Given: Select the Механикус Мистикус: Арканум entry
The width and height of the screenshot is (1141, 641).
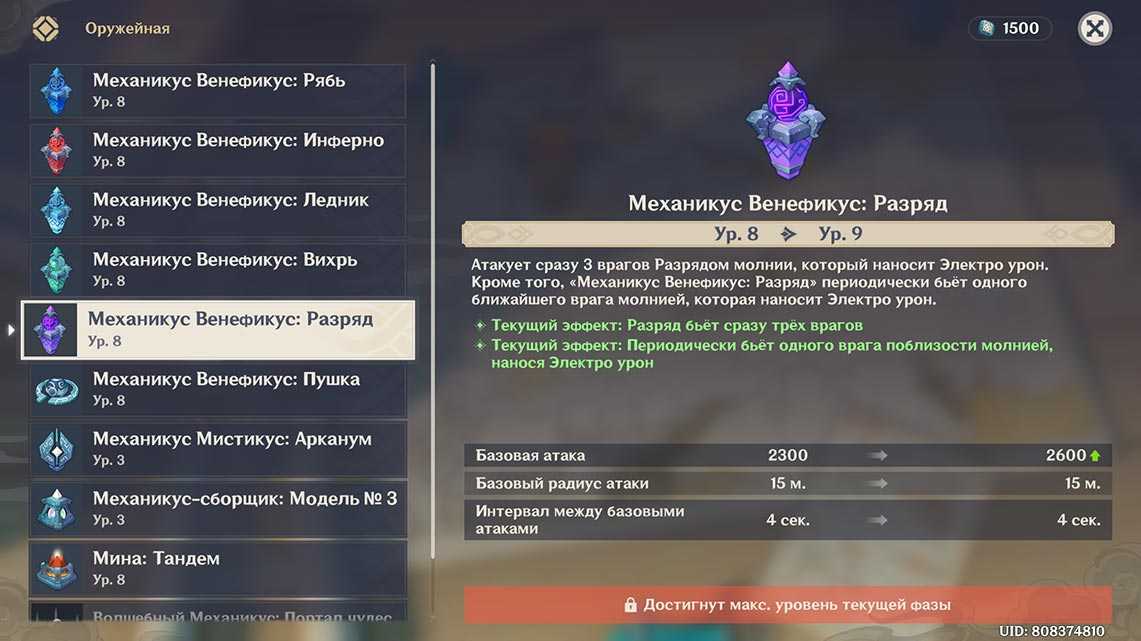Looking at the screenshot, I should click(218, 449).
